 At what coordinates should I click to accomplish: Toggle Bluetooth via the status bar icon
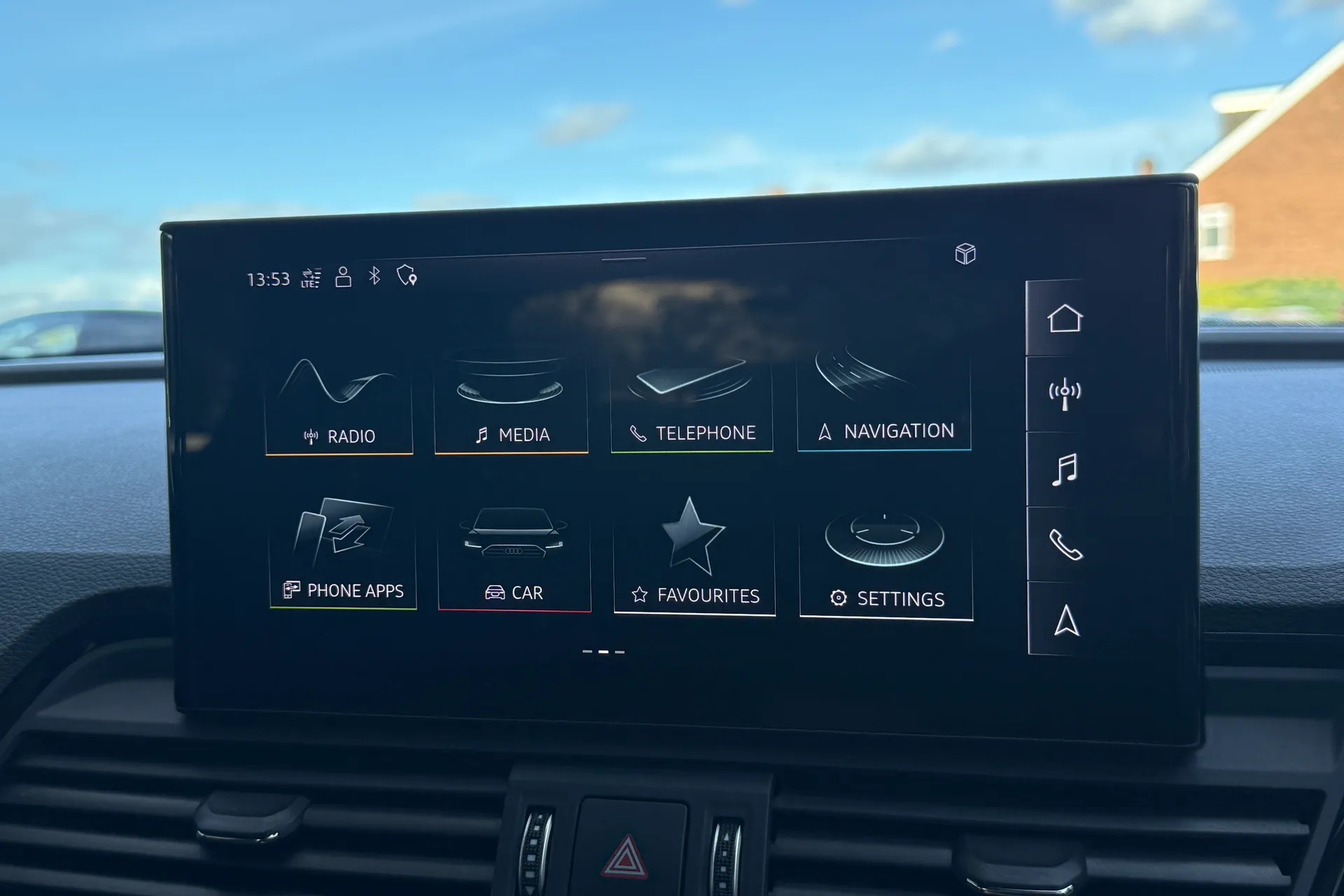(373, 277)
